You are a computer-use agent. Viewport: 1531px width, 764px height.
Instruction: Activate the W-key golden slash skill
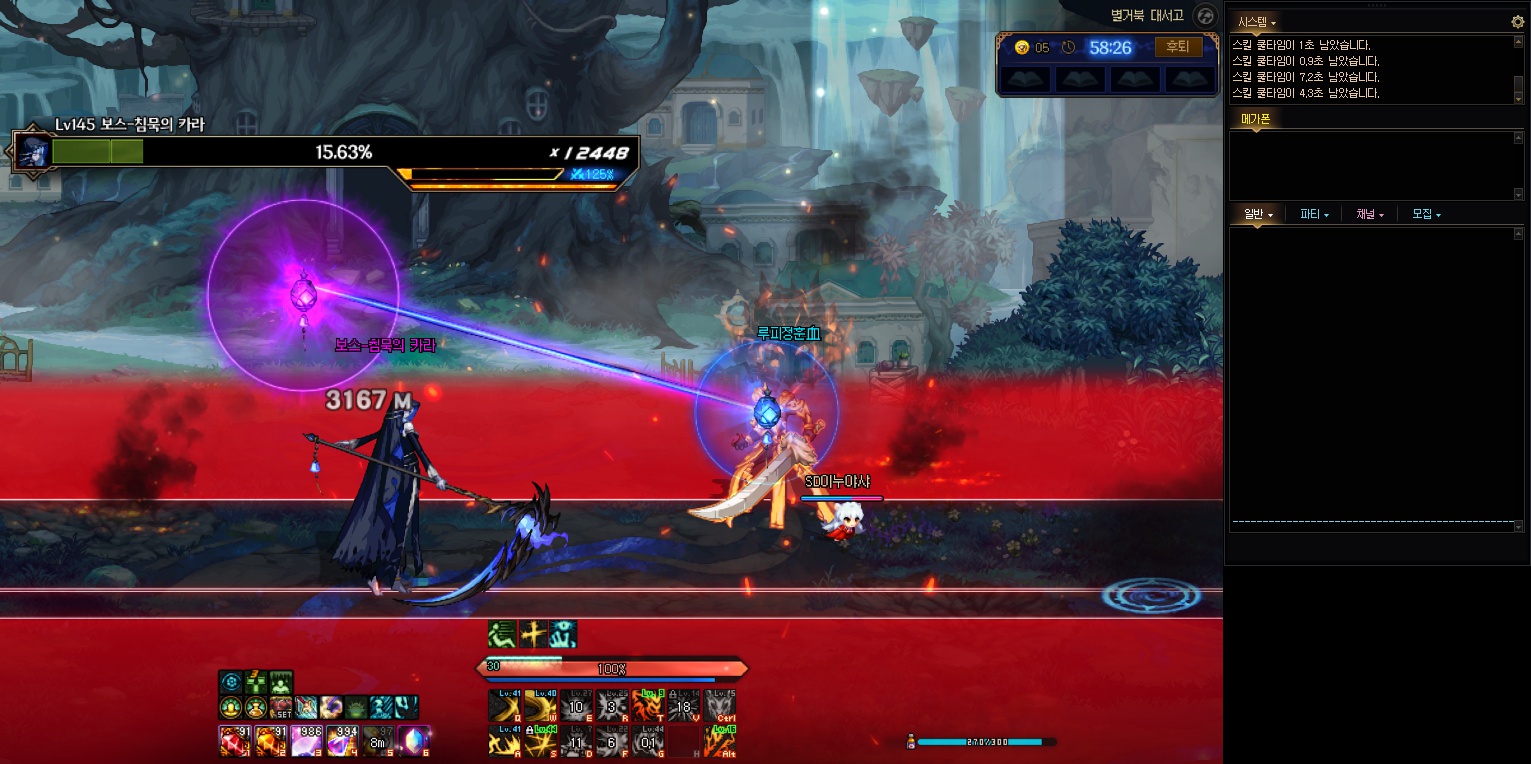[x=541, y=706]
